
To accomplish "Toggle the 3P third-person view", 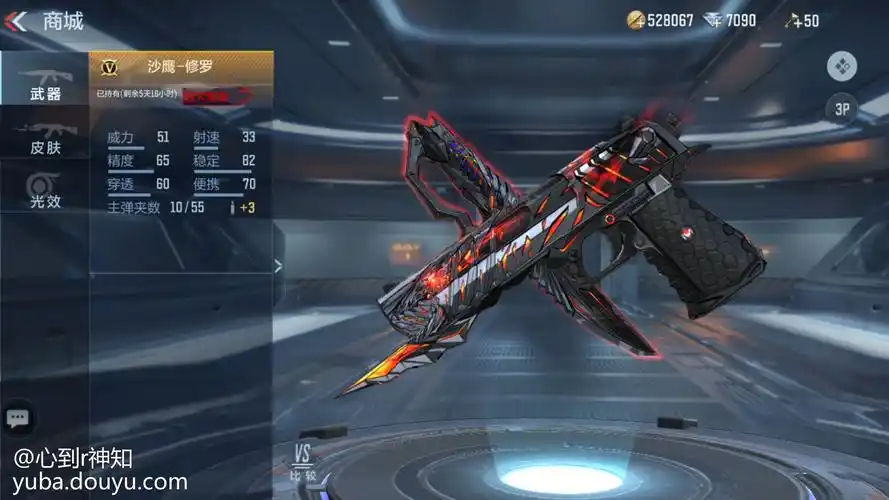I will pyautogui.click(x=842, y=108).
